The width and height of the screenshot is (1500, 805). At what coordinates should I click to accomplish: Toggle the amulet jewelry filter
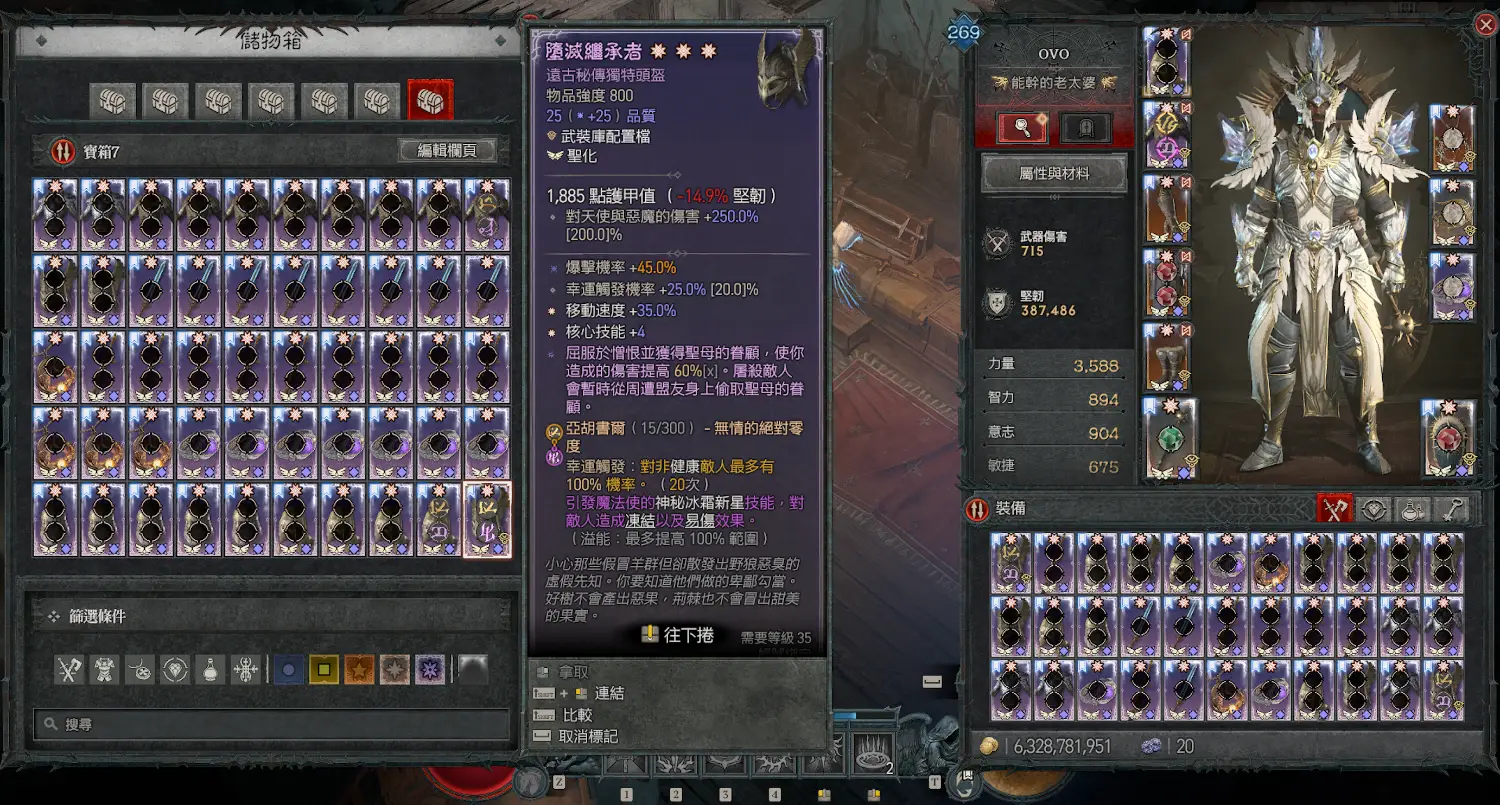coord(141,669)
